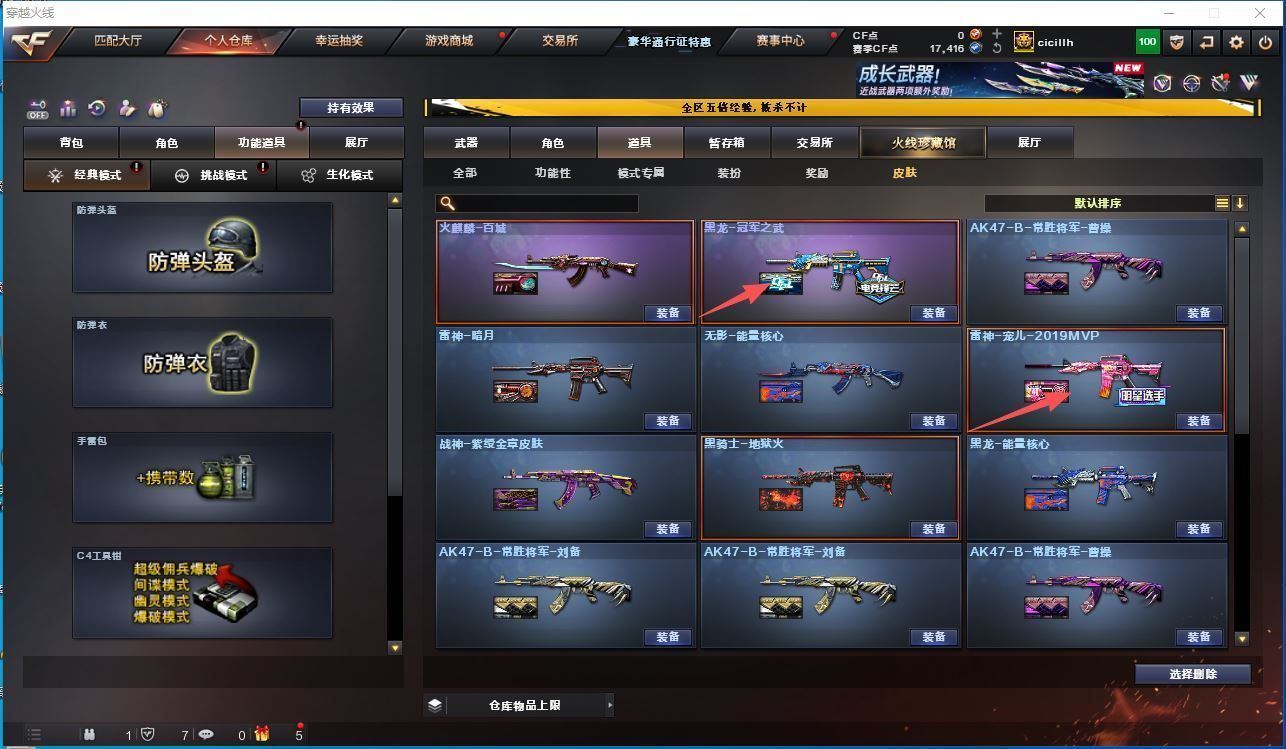Switch to 生化模式 loadout
The height and width of the screenshot is (749, 1286).
coord(338,175)
